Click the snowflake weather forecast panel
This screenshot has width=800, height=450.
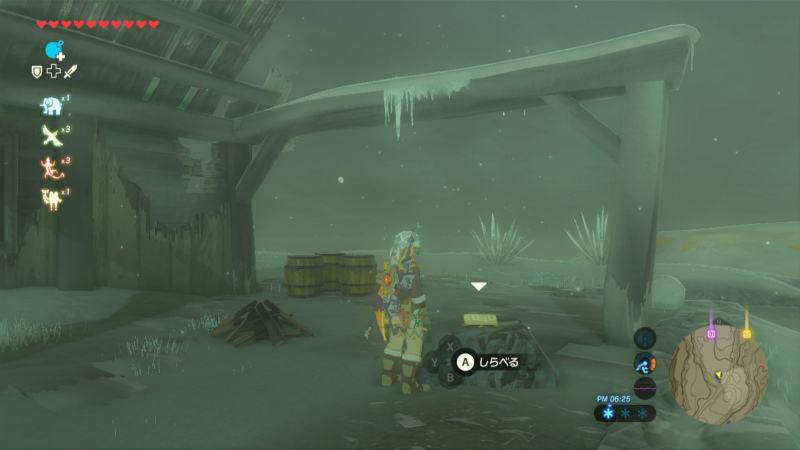click(625, 412)
